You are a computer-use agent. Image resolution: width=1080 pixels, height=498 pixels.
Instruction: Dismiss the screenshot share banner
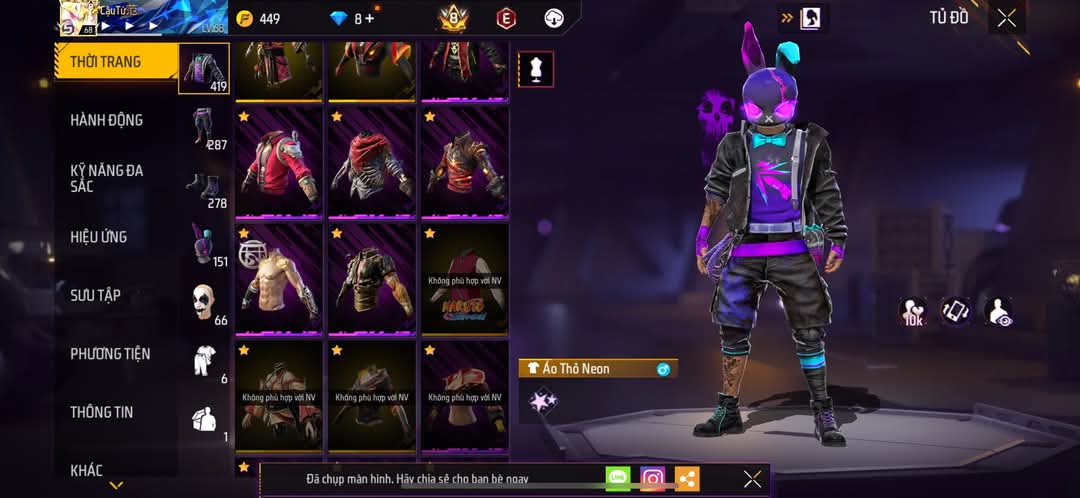click(x=752, y=479)
